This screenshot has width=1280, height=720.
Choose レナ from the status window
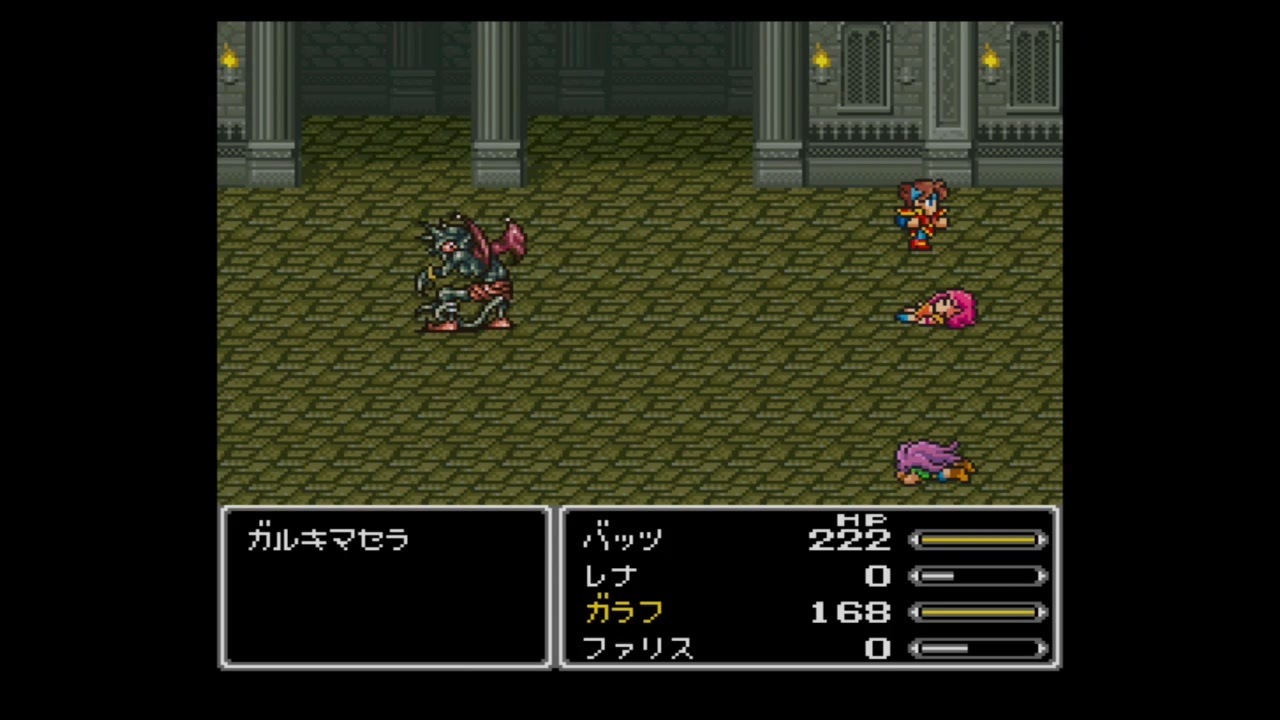pyautogui.click(x=608, y=576)
